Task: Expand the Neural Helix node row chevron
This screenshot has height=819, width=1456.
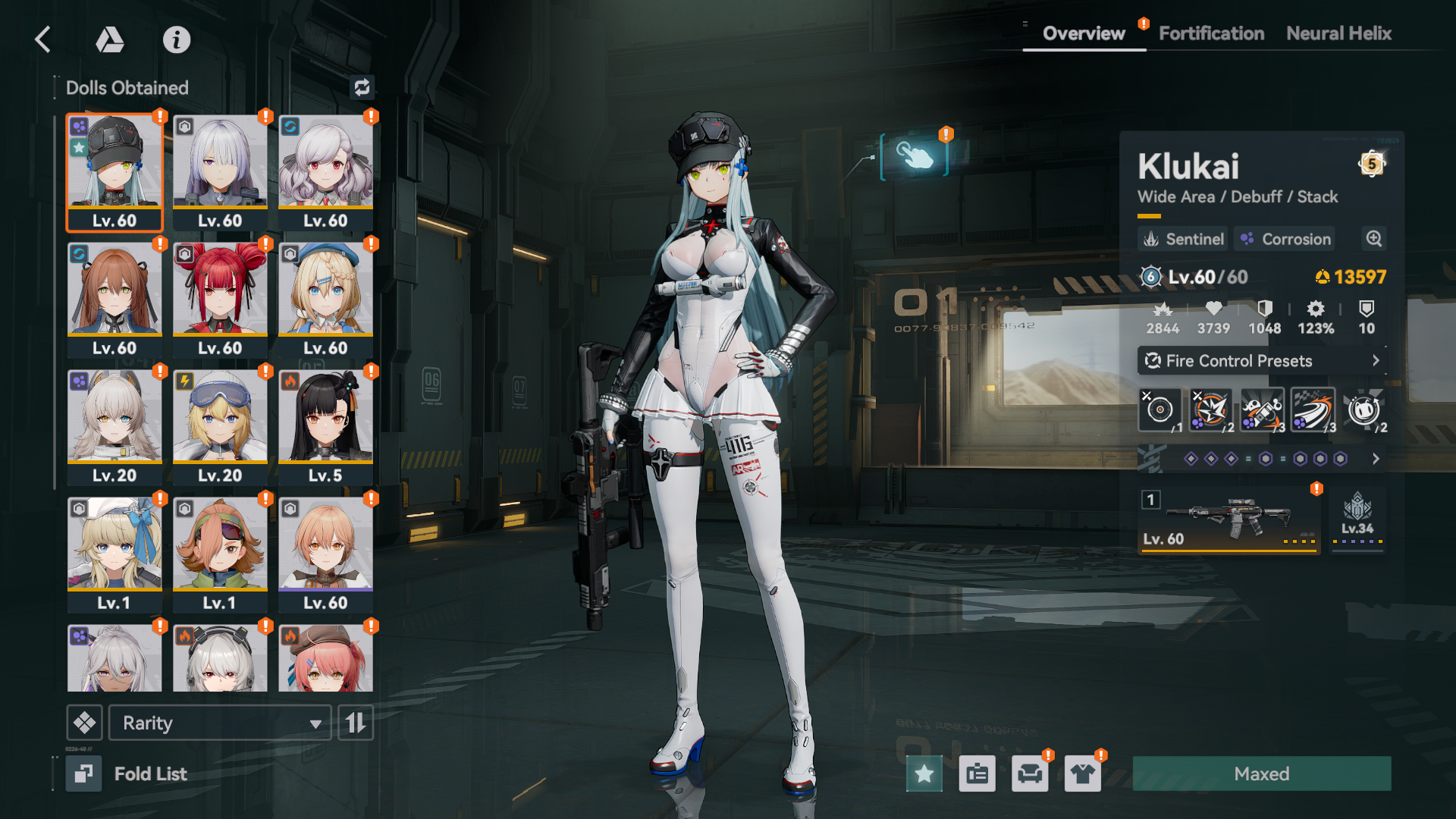Action: 1375,459
